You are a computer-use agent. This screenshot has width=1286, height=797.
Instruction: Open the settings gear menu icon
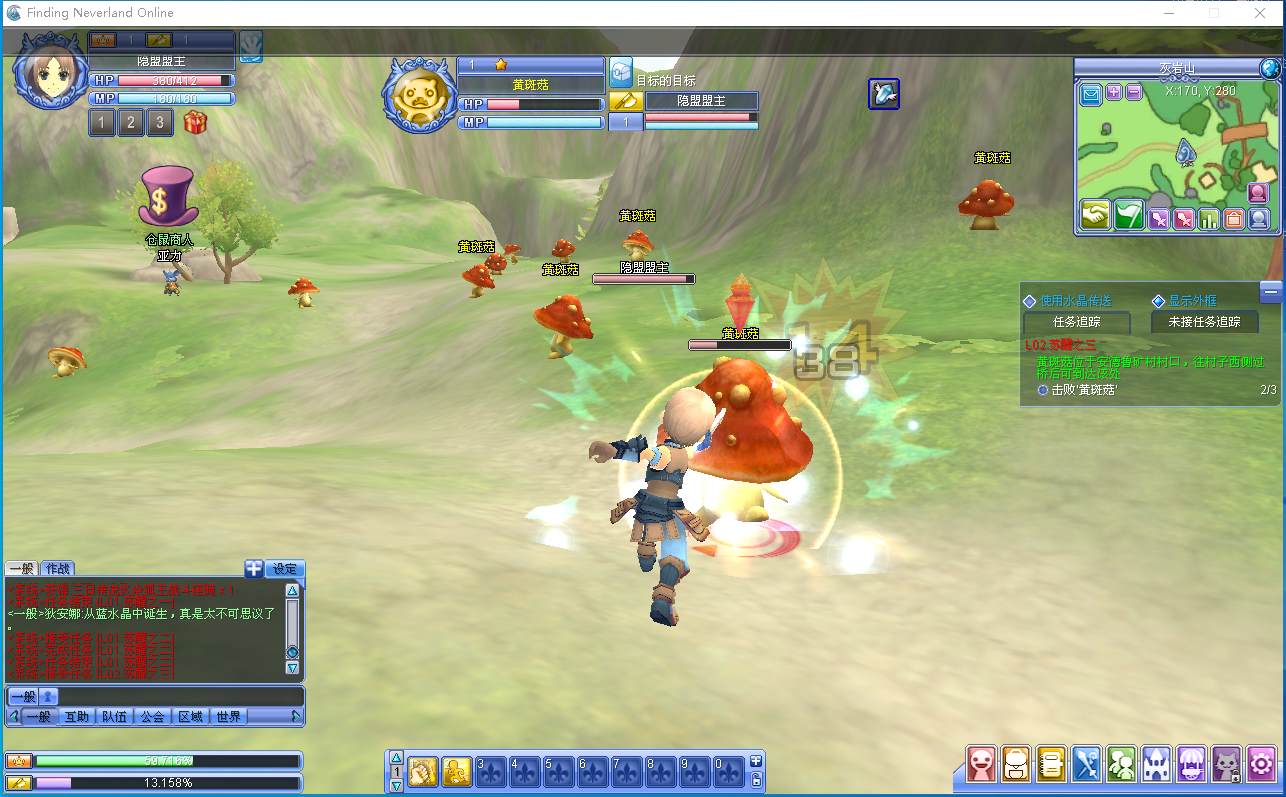point(1261,764)
